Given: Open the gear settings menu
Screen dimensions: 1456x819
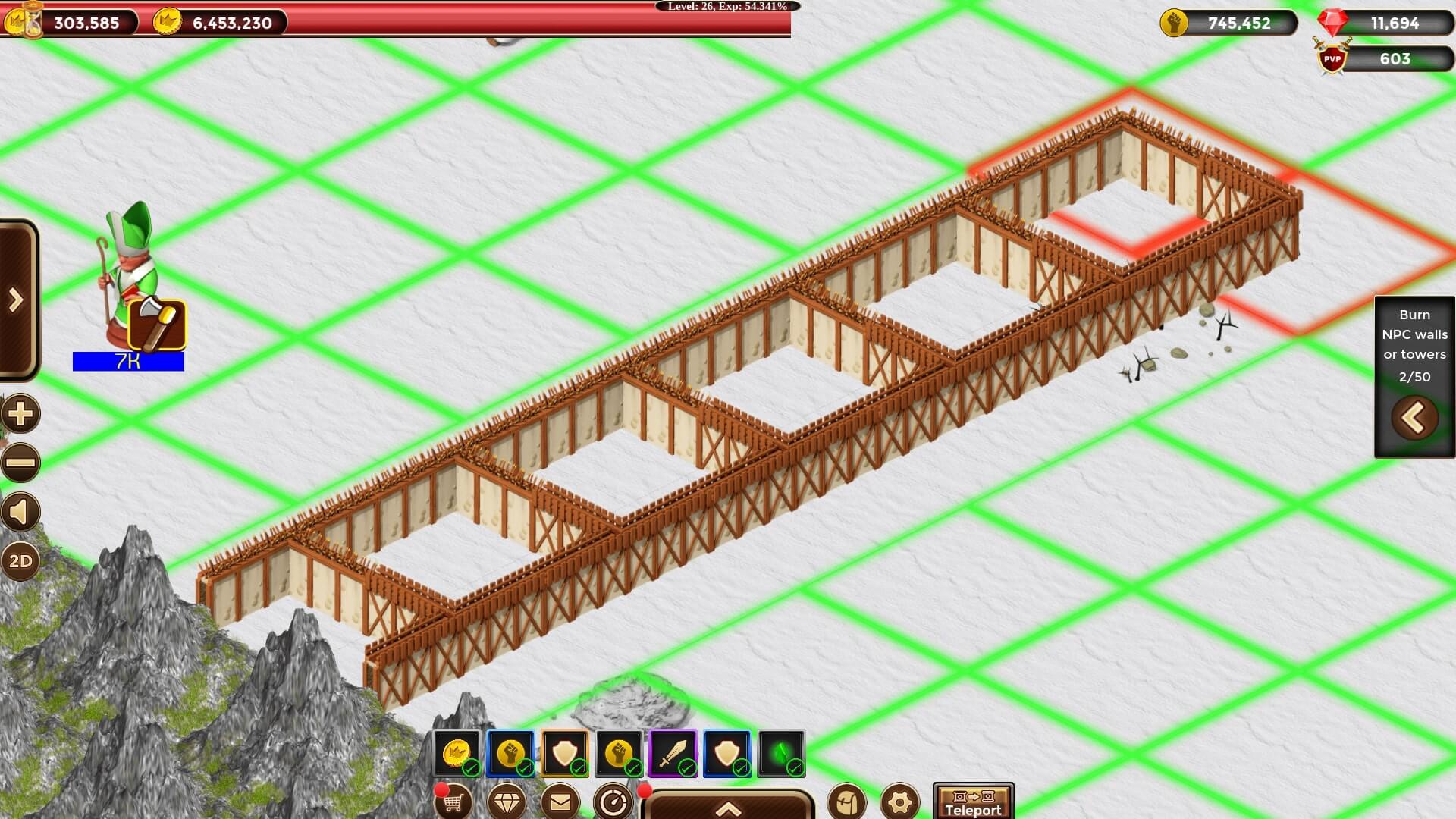Looking at the screenshot, I should click(900, 802).
